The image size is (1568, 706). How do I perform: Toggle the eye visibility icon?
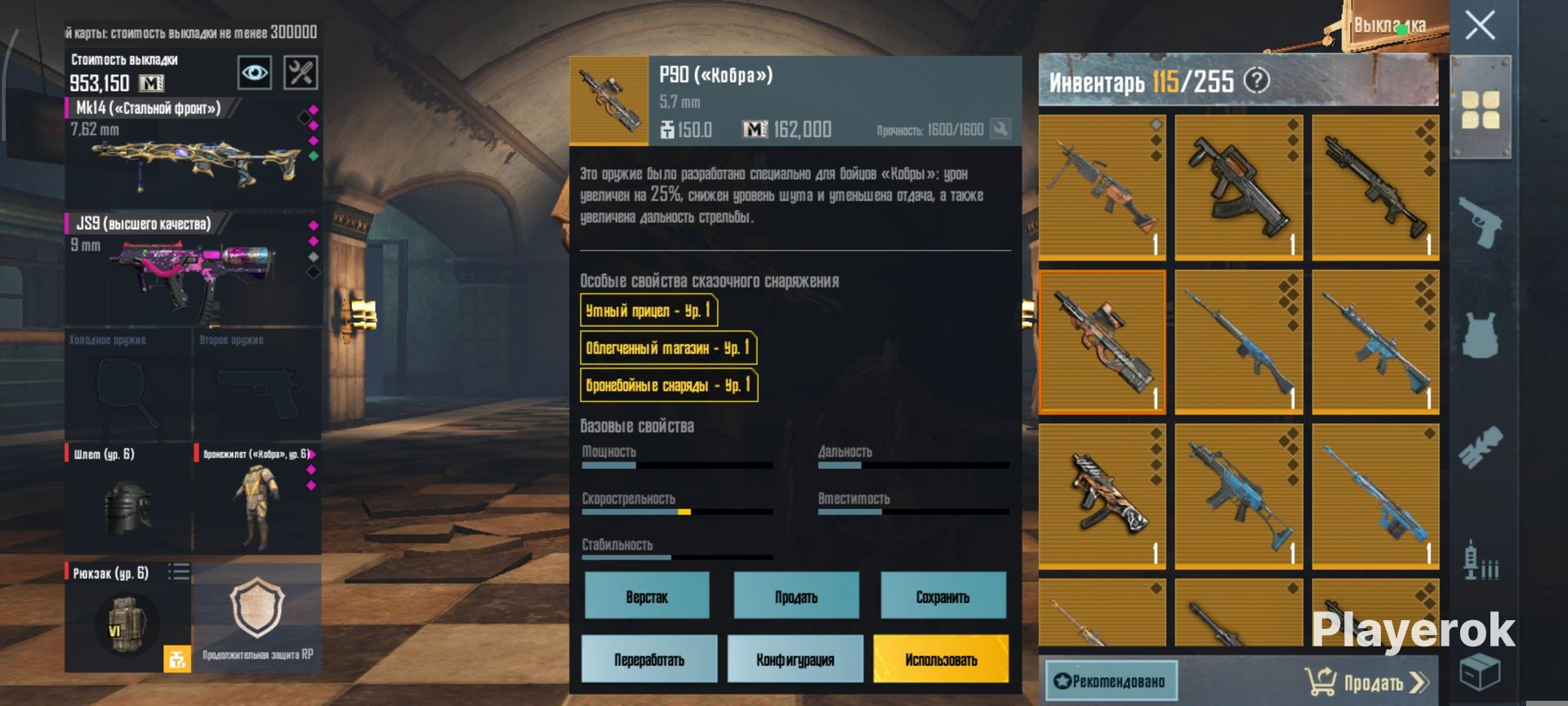coord(254,74)
